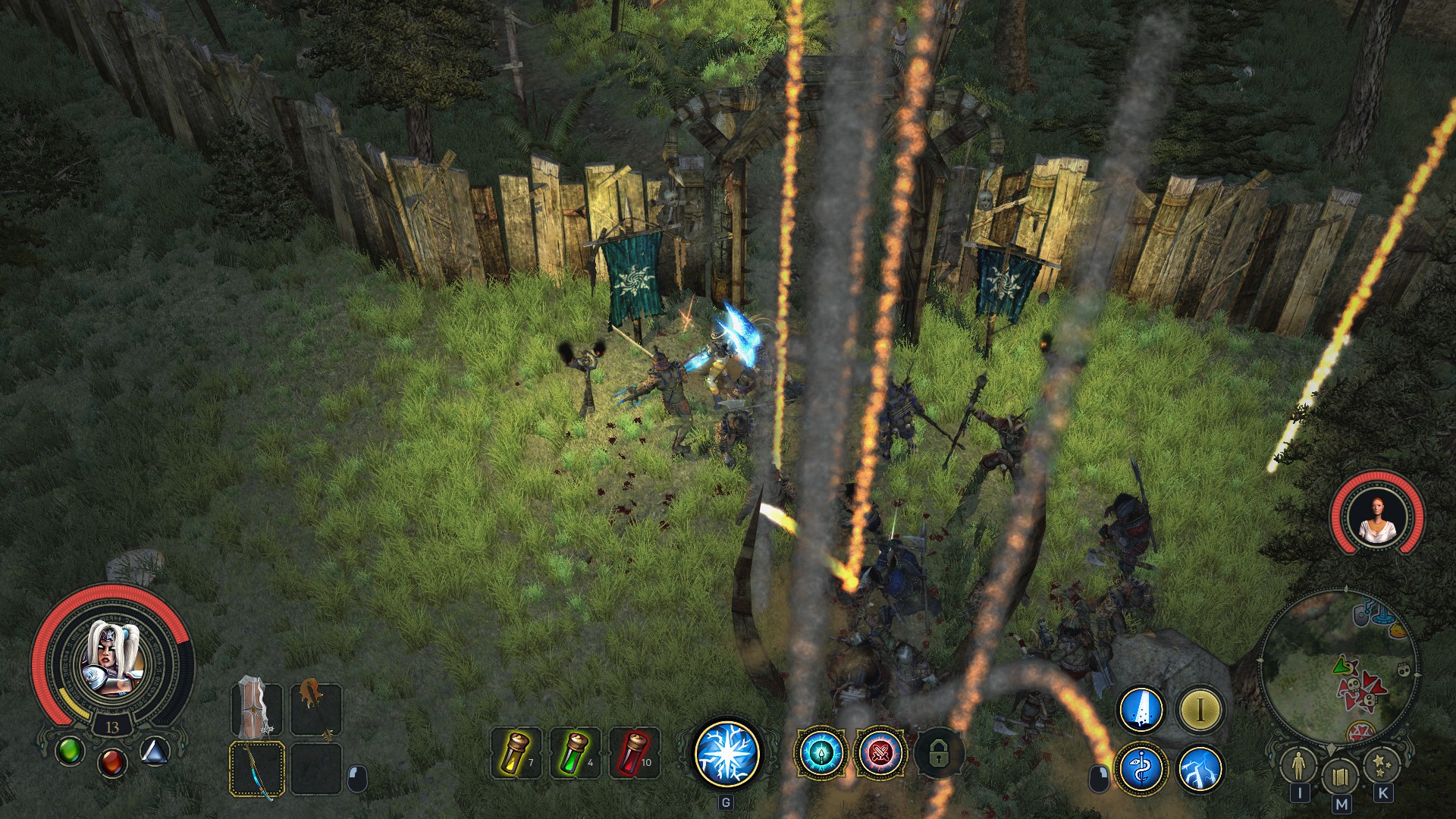1456x819 pixels.
Task: Cast the serpent staff healing art
Action: 1141,769
